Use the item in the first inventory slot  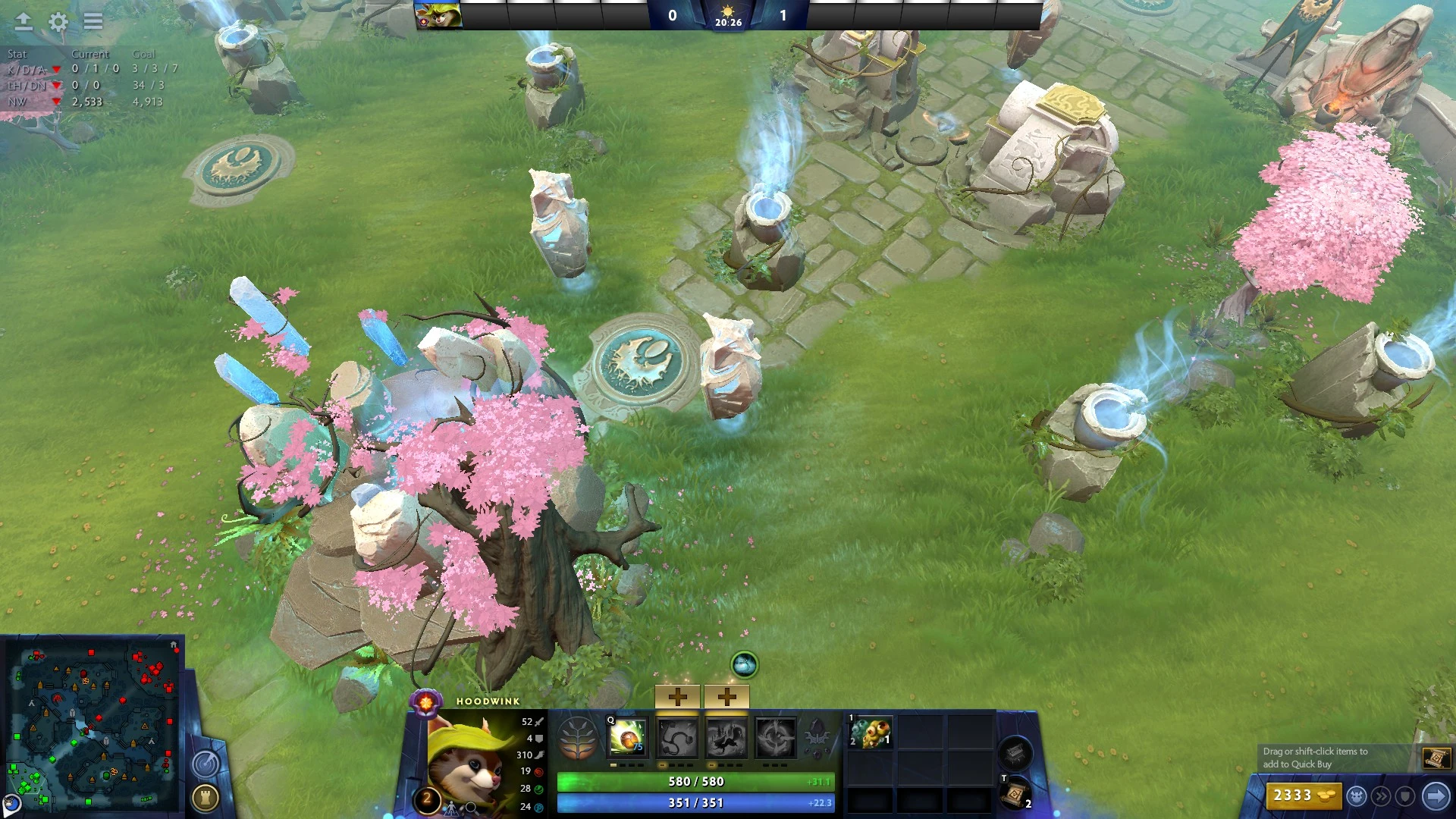click(x=871, y=733)
